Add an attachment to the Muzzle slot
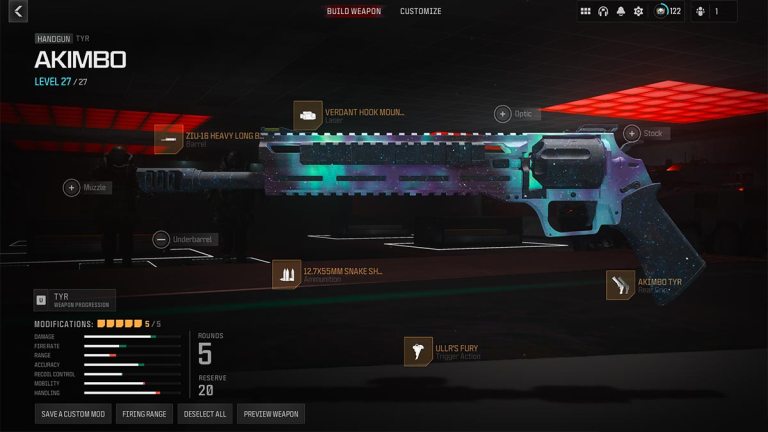The height and width of the screenshot is (432, 768). [71, 187]
